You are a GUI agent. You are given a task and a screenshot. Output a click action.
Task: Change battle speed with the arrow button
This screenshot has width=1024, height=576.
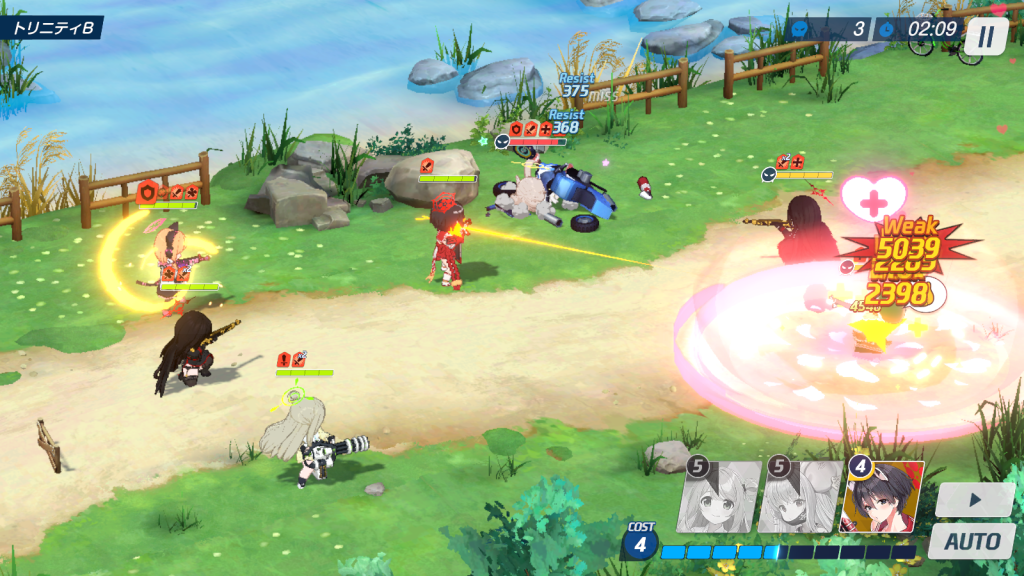click(974, 500)
